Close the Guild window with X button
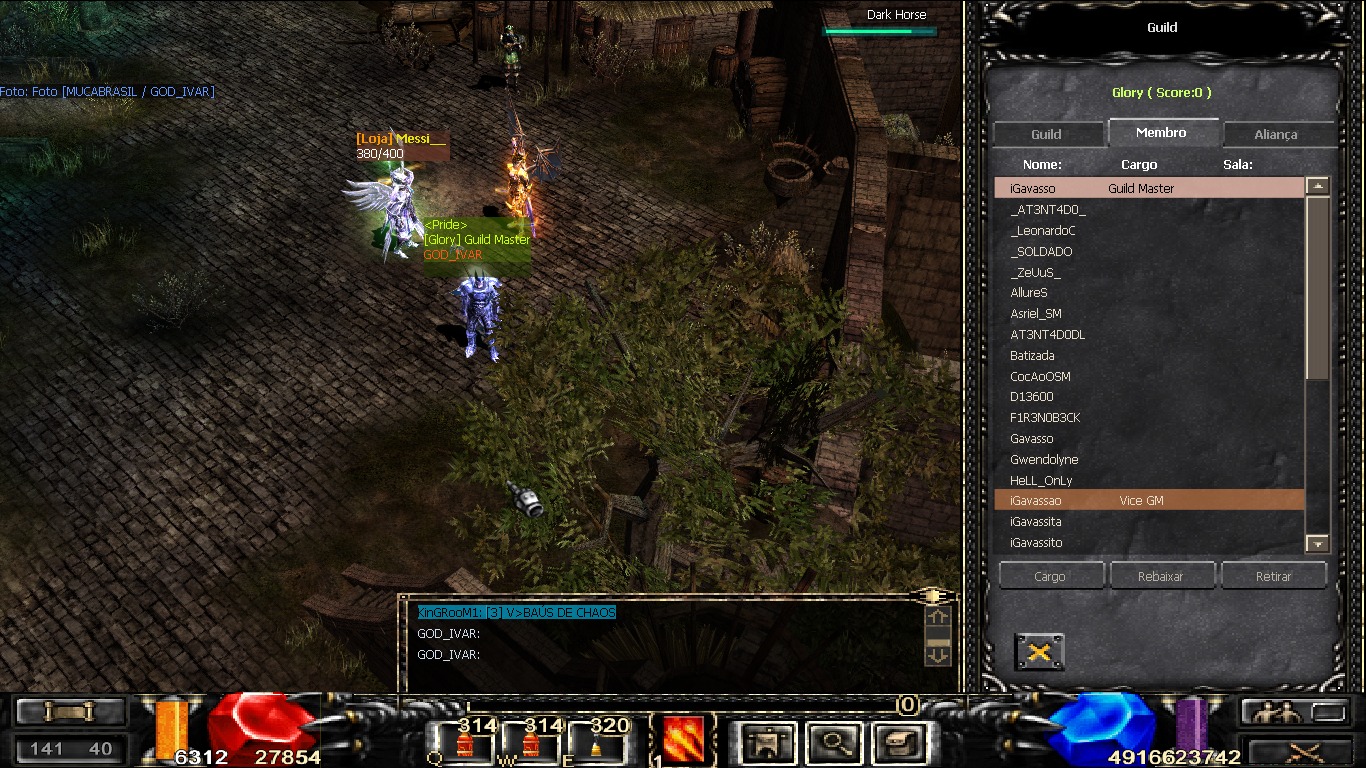This screenshot has height=768, width=1366. [1039, 653]
